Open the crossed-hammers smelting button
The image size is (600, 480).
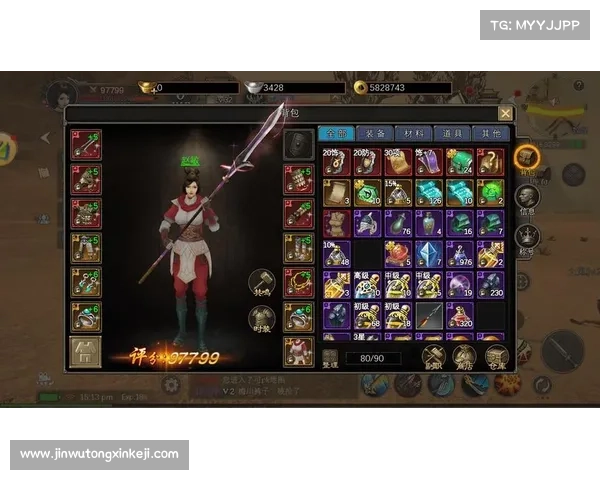coord(433,355)
